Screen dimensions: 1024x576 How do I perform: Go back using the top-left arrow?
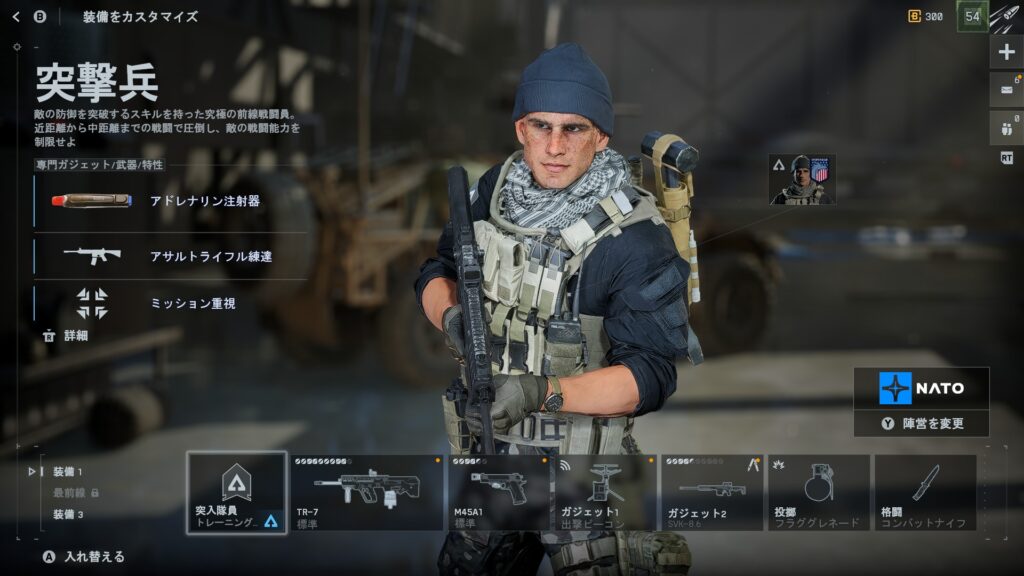click(16, 17)
